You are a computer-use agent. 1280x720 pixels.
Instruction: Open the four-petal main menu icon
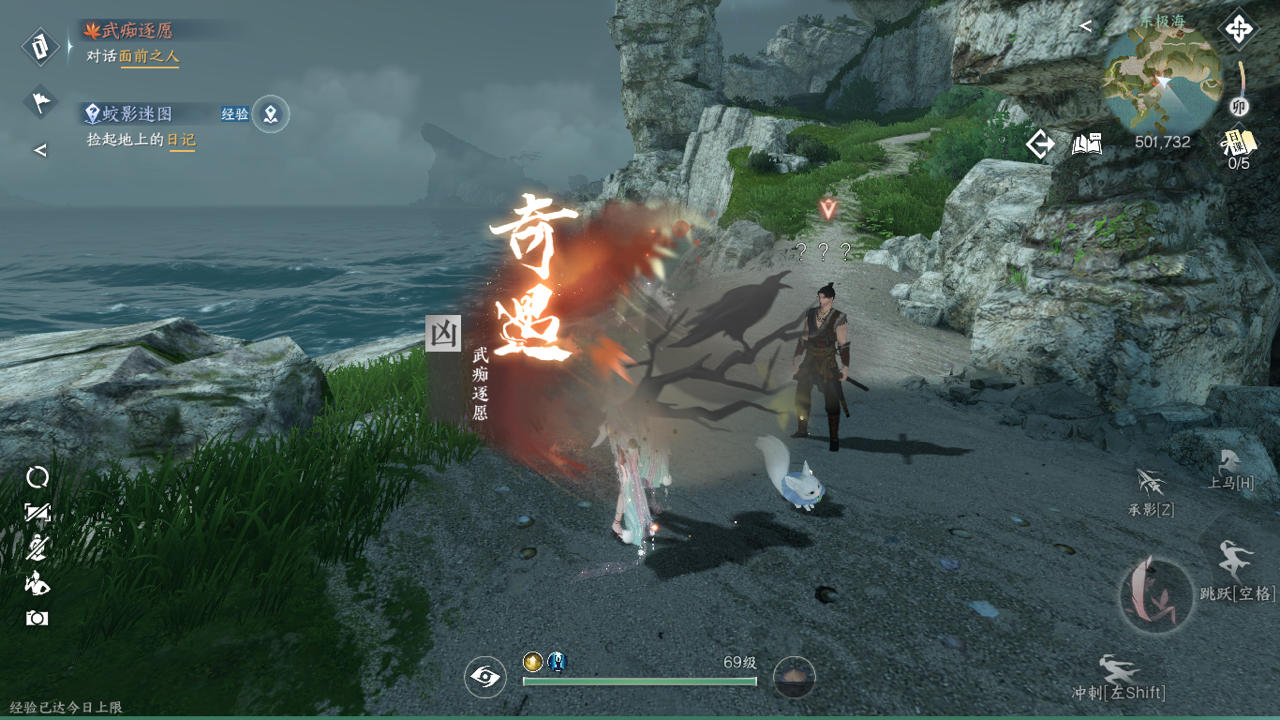1238,29
